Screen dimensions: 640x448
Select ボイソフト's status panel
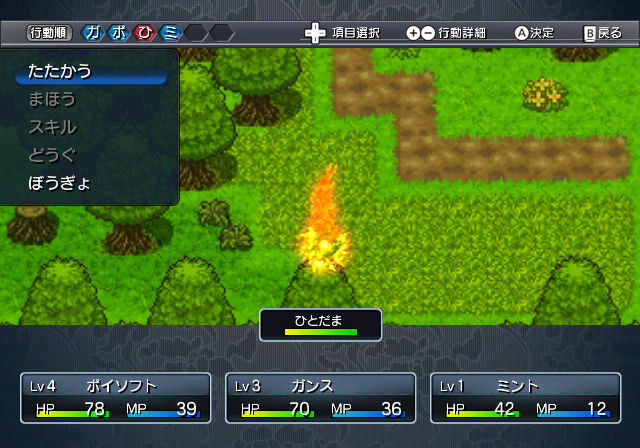(x=116, y=397)
